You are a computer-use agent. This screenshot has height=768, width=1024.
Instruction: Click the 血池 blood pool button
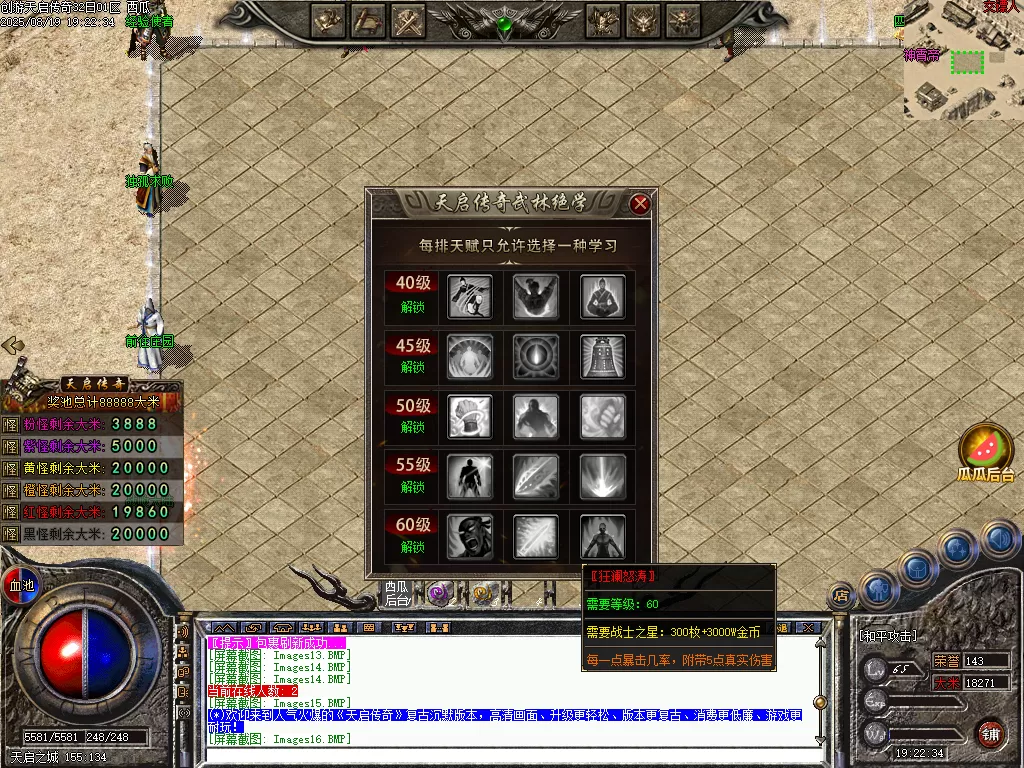pos(20,584)
